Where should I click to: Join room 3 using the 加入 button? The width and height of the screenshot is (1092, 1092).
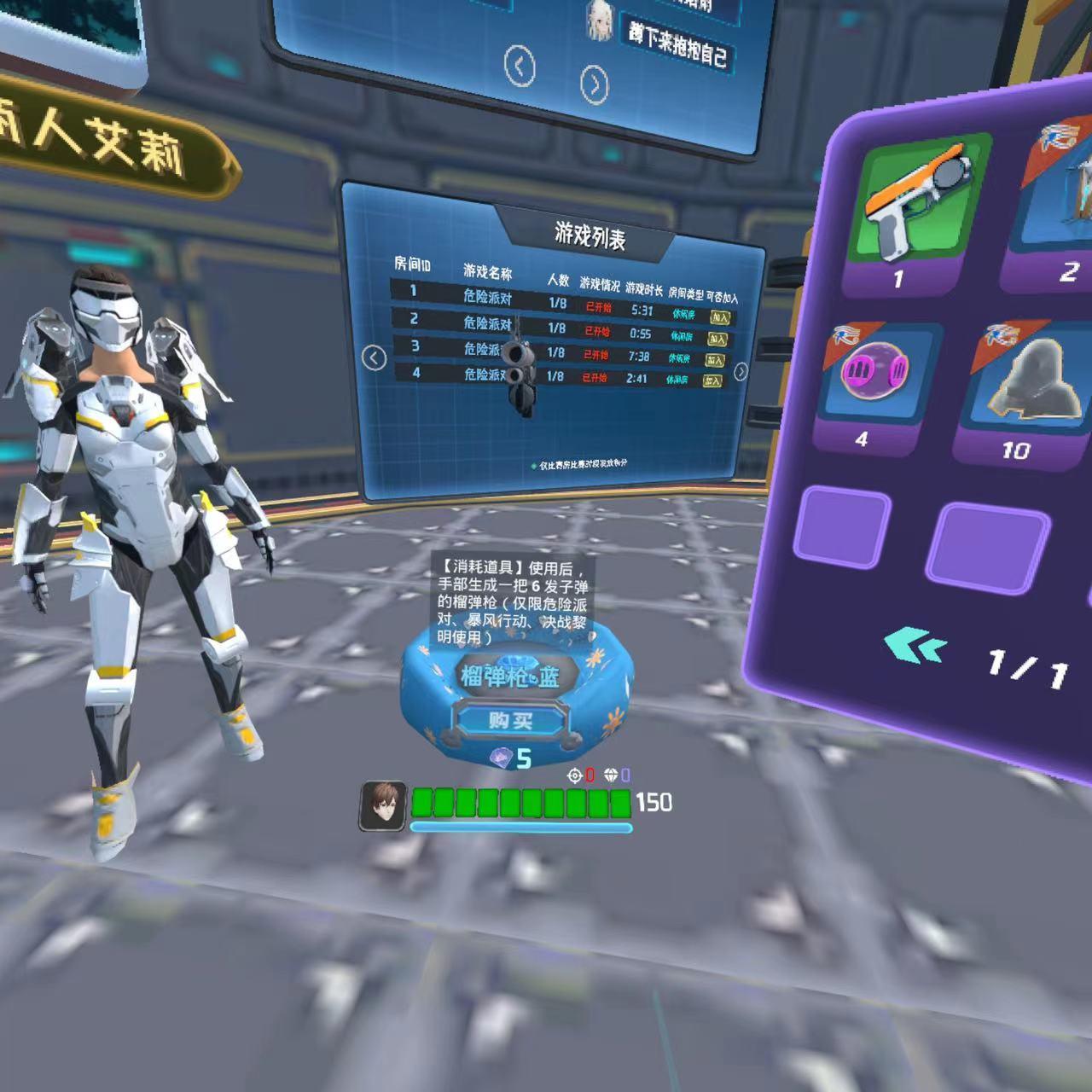pyautogui.click(x=715, y=360)
